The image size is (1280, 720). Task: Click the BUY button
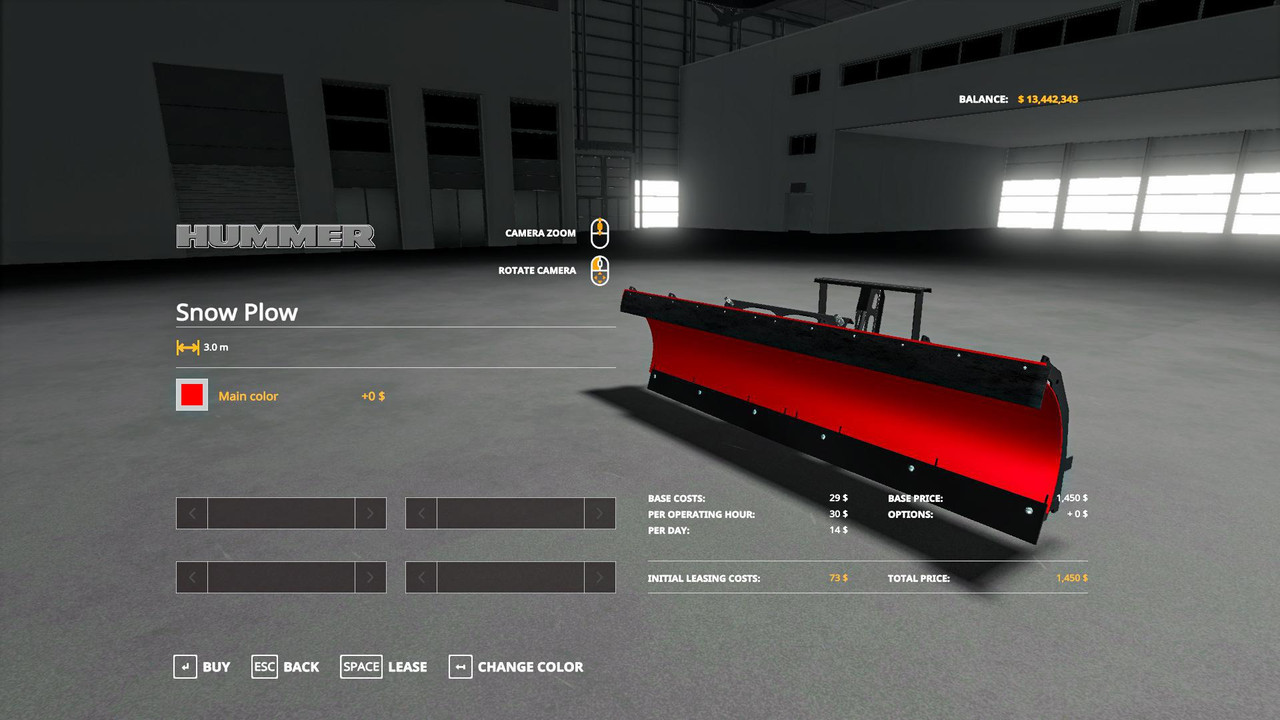click(217, 667)
